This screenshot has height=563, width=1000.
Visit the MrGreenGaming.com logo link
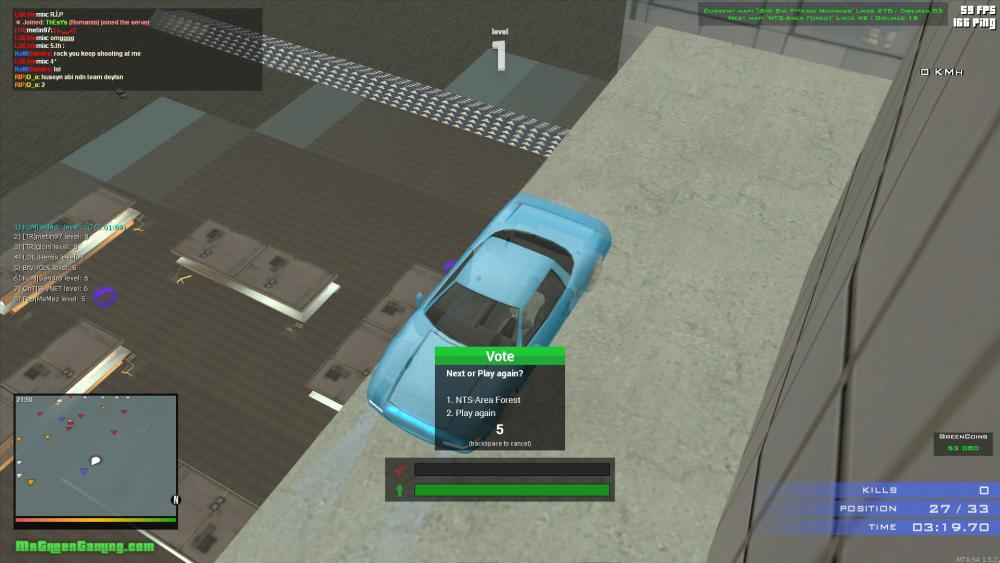click(85, 546)
